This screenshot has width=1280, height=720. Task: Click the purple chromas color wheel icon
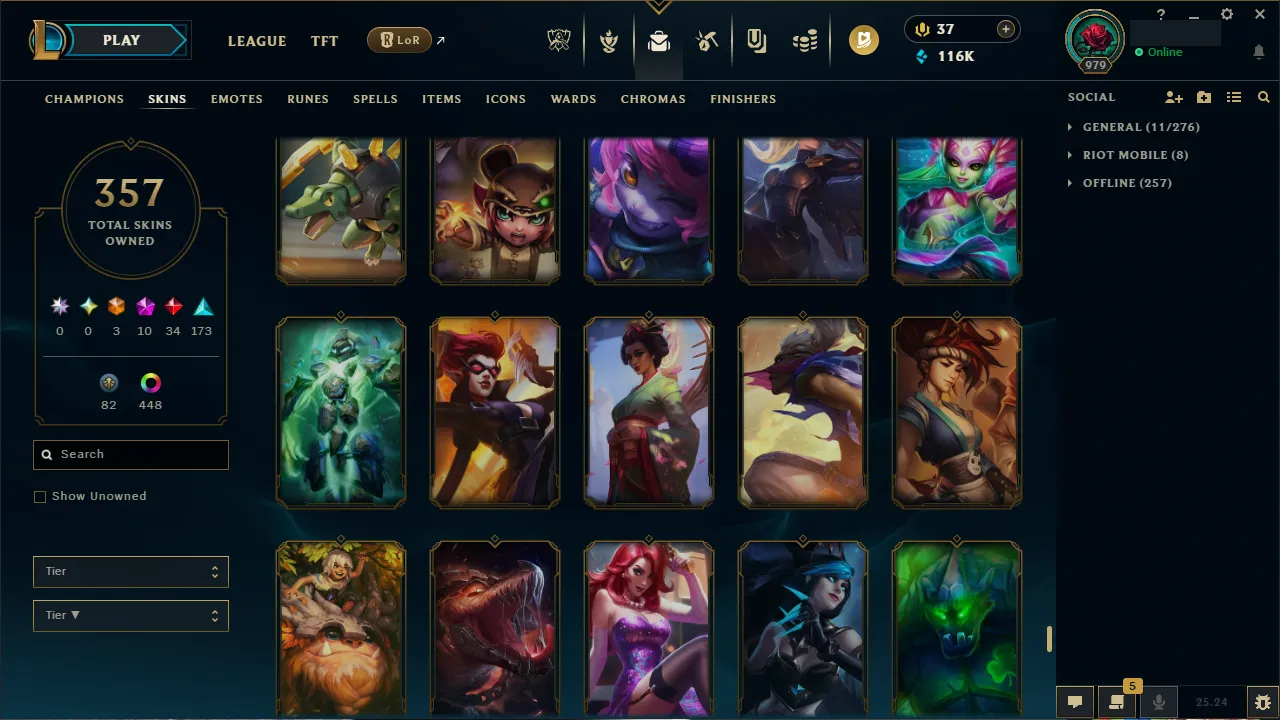150,382
